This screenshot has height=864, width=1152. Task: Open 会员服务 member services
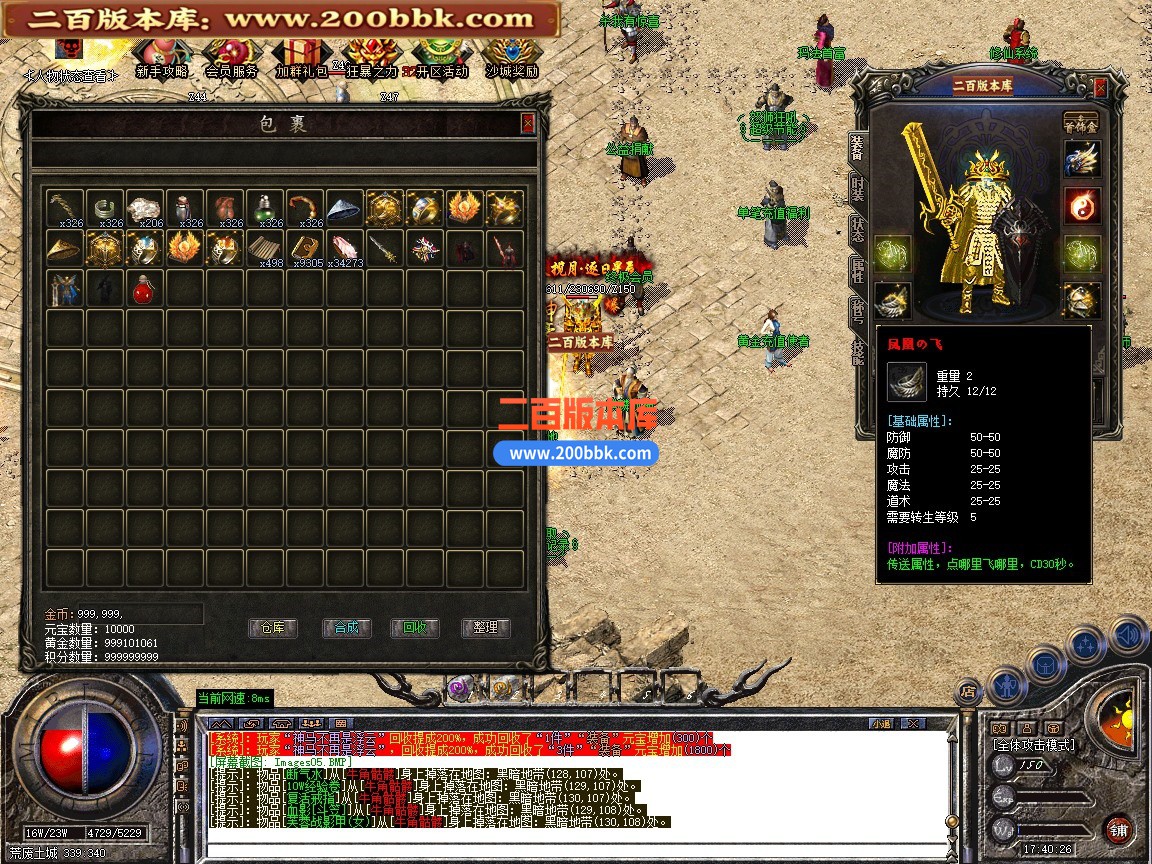pos(231,58)
